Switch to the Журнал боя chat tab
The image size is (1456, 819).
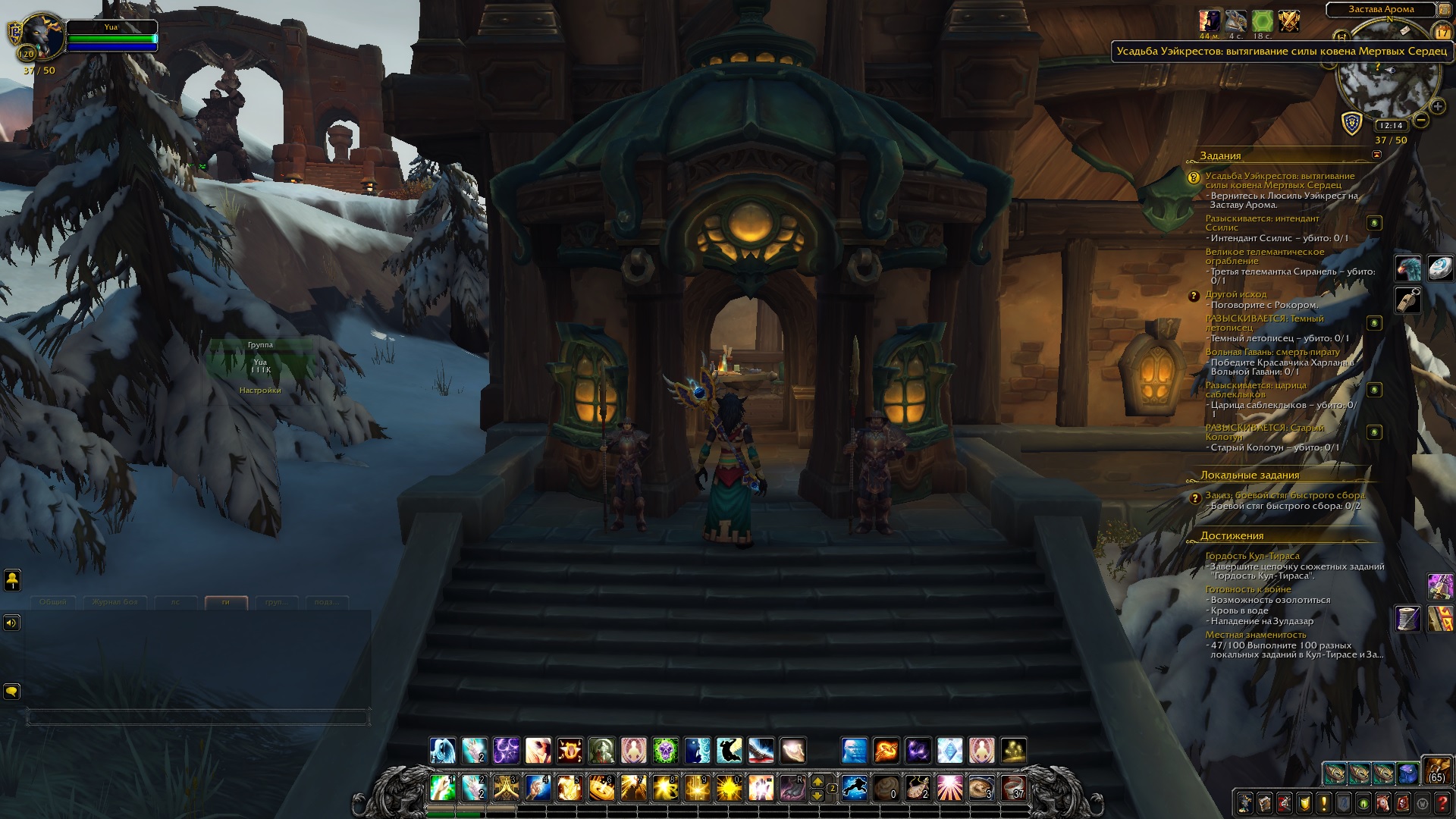pyautogui.click(x=115, y=602)
